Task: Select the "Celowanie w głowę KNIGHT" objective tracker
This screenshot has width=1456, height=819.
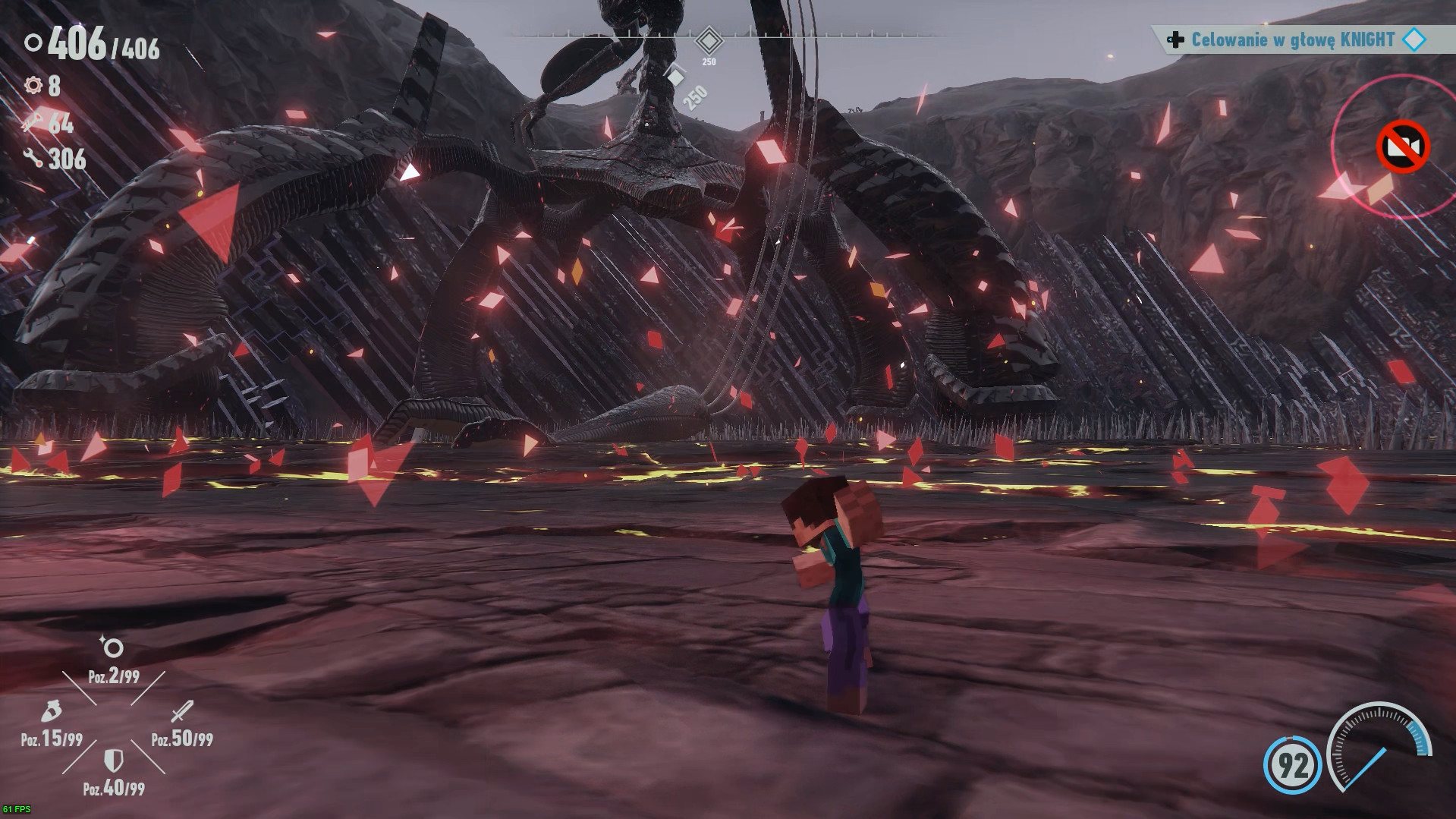Action: (x=1292, y=40)
